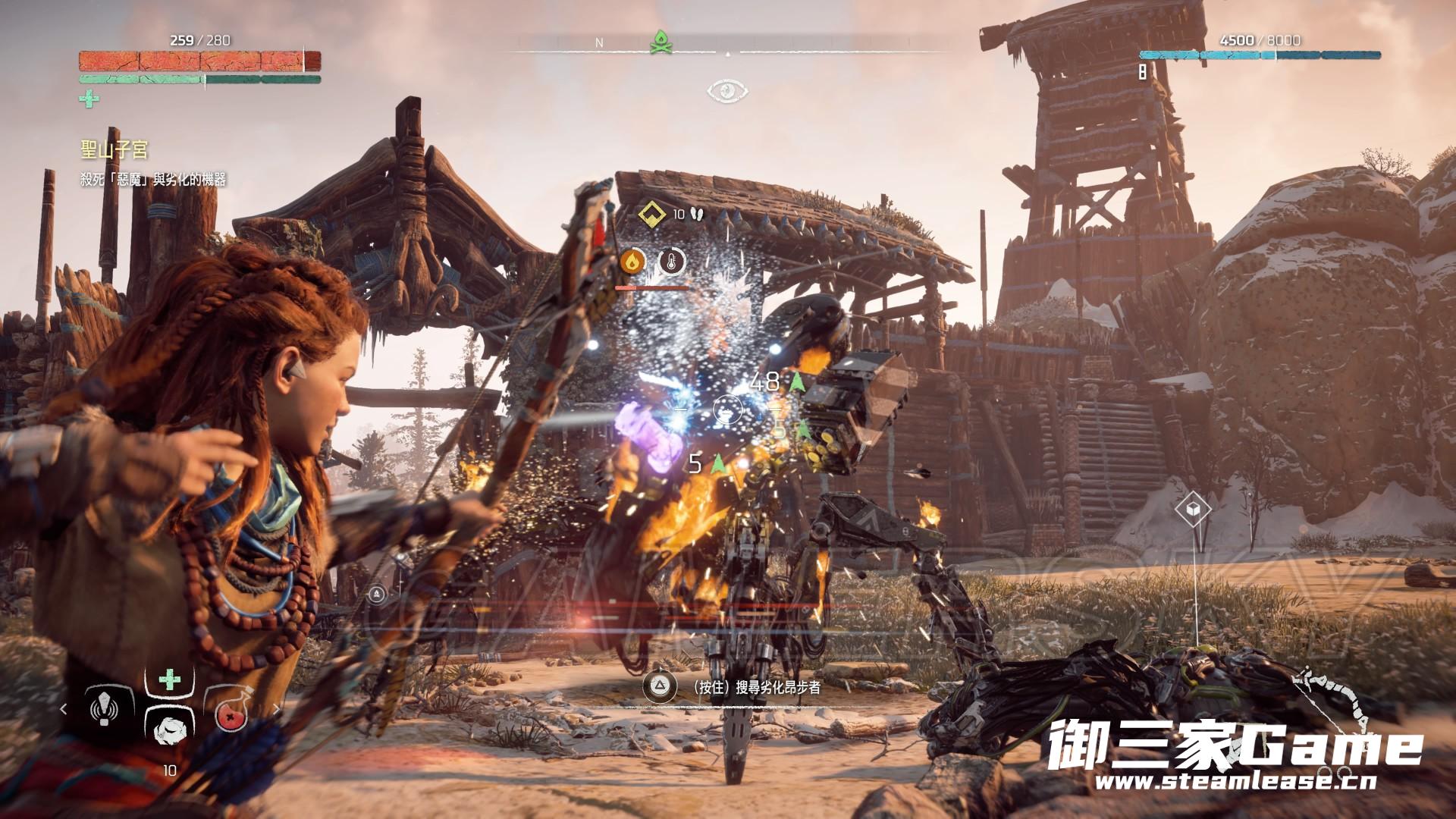The height and width of the screenshot is (819, 1456).
Task: Click the yellow quest diamond marker
Action: [x=651, y=215]
